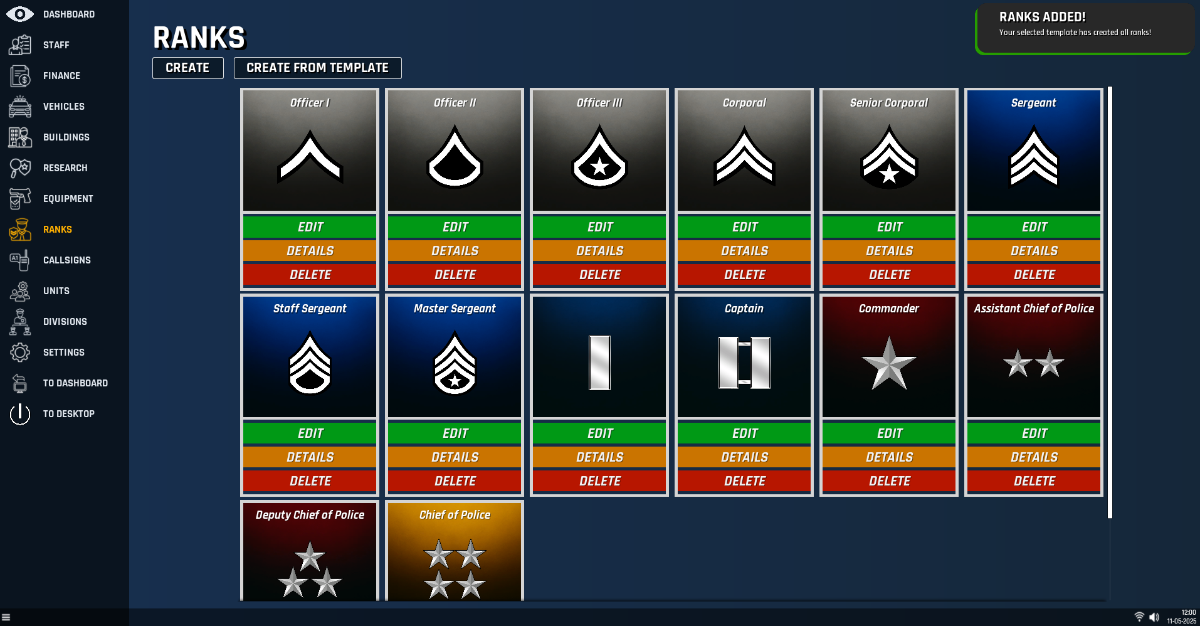Delete the Corporal rank
The image size is (1200, 626).
pos(745,275)
